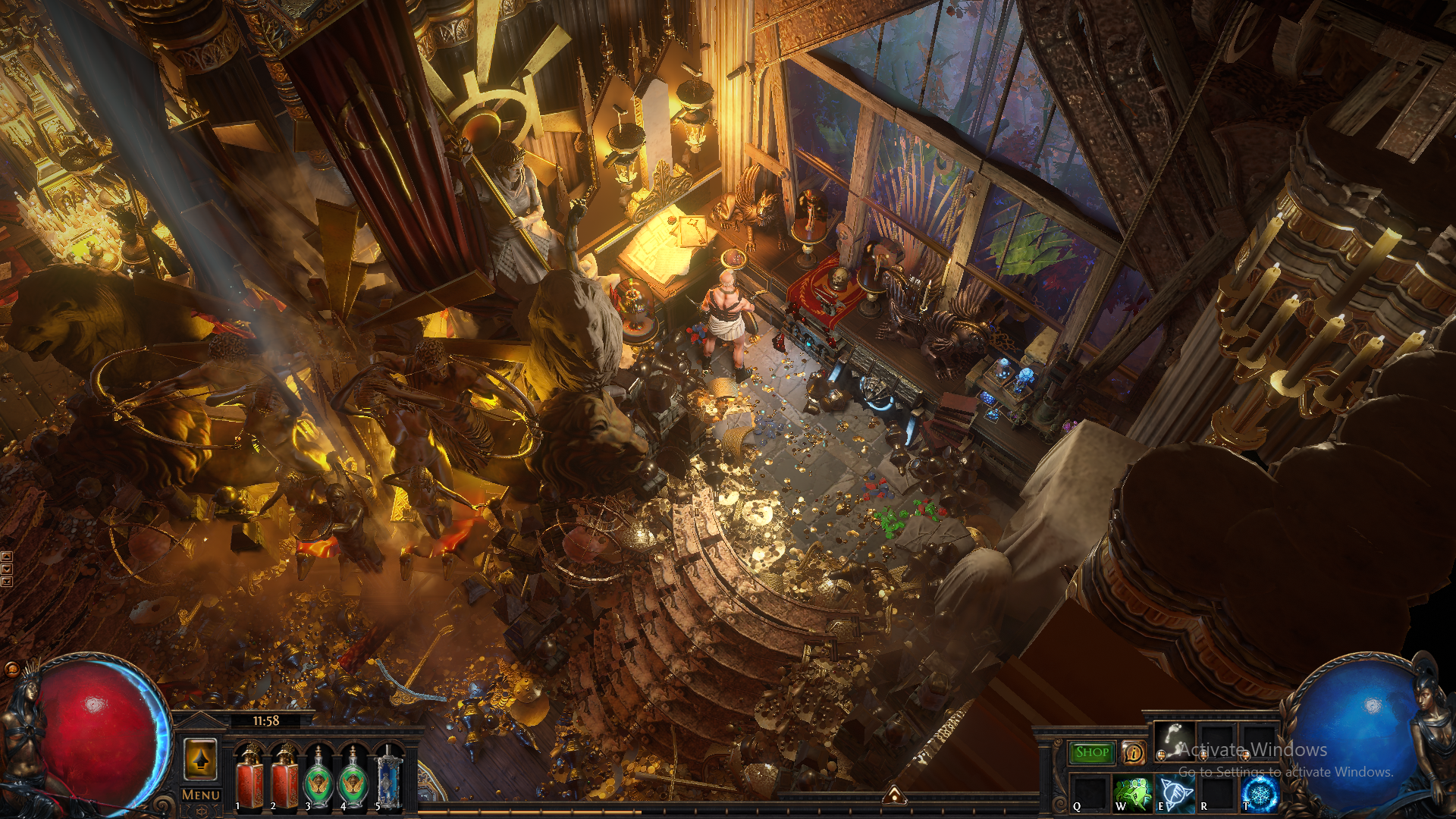Click the chat scroll-to-bottom arrow button
The height and width of the screenshot is (819, 1456).
(x=7, y=582)
